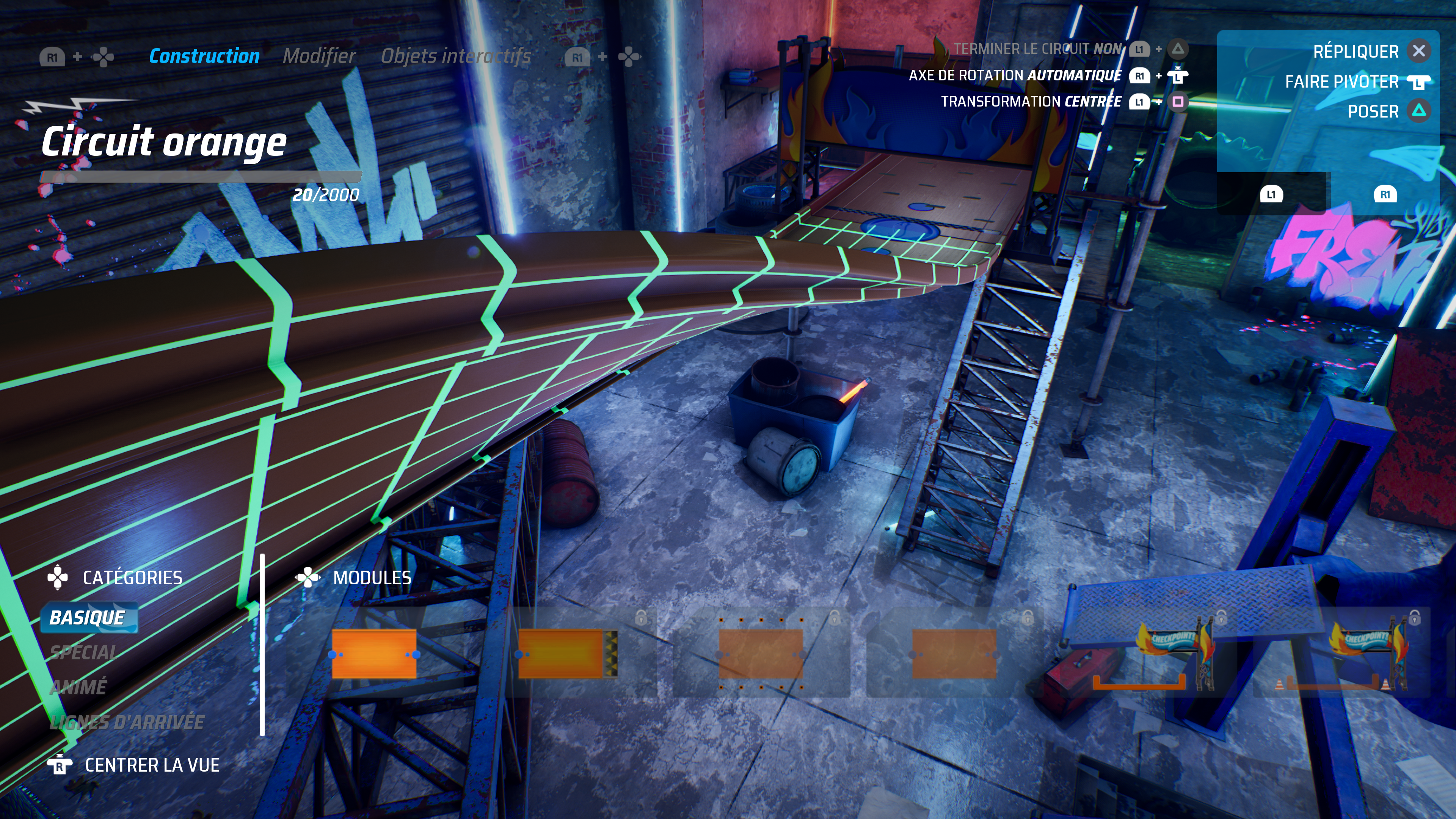
Task: Switch to the Construction tab
Action: pos(204,56)
